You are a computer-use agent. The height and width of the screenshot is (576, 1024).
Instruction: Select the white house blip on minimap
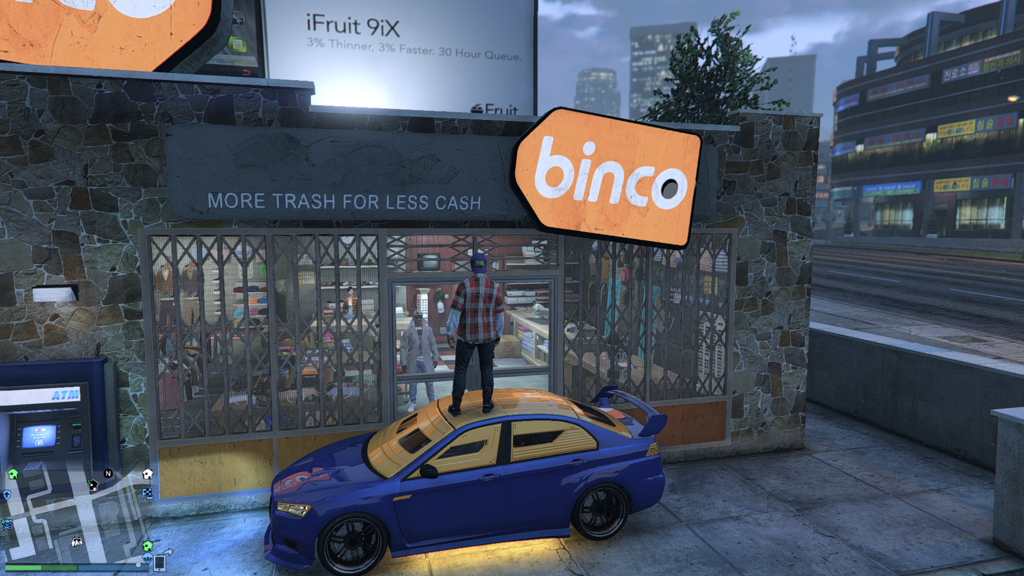pyautogui.click(x=148, y=474)
